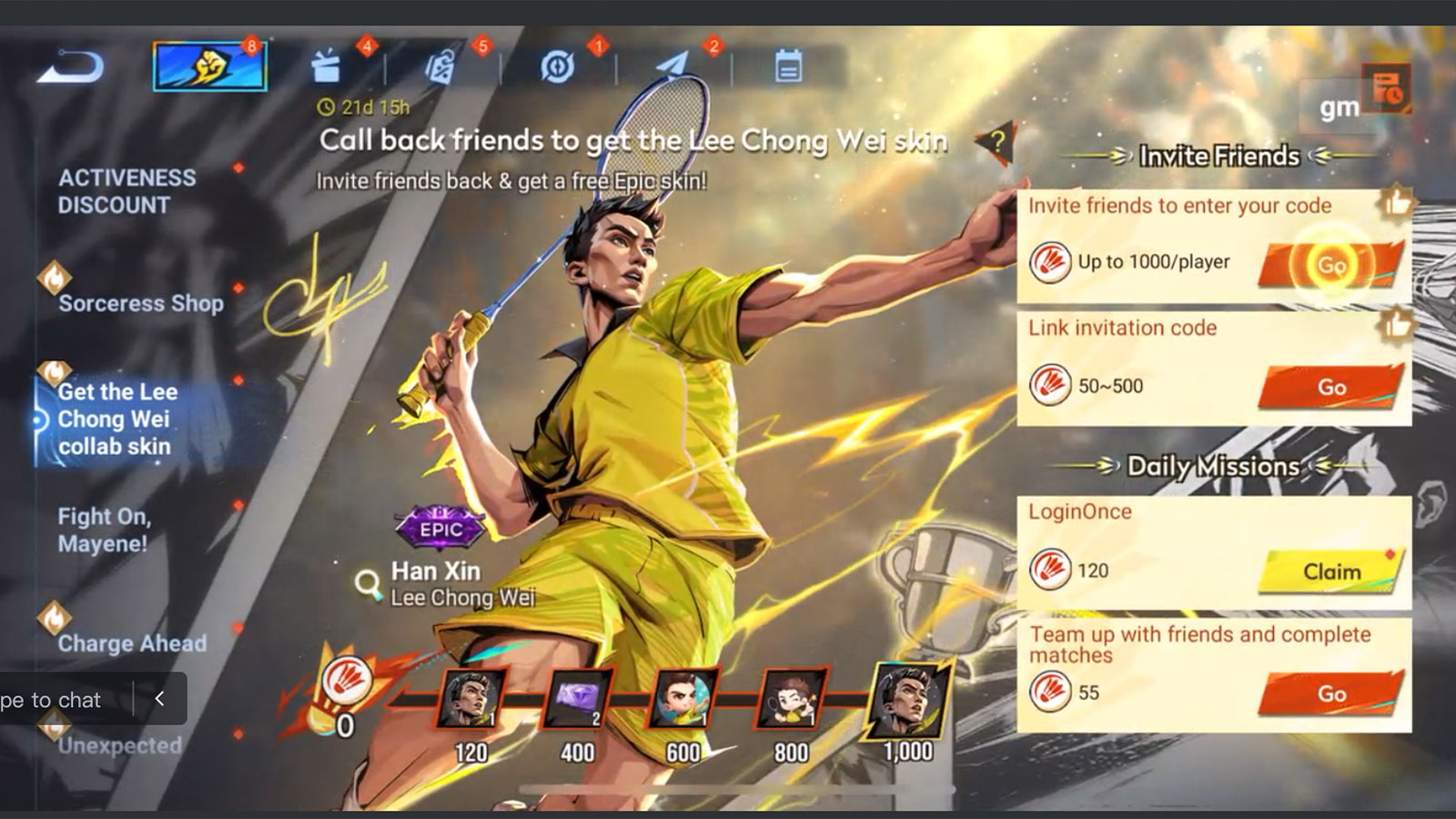The height and width of the screenshot is (819, 1456).
Task: Select the recharge spin icon with badge 1
Action: pyautogui.click(x=557, y=67)
